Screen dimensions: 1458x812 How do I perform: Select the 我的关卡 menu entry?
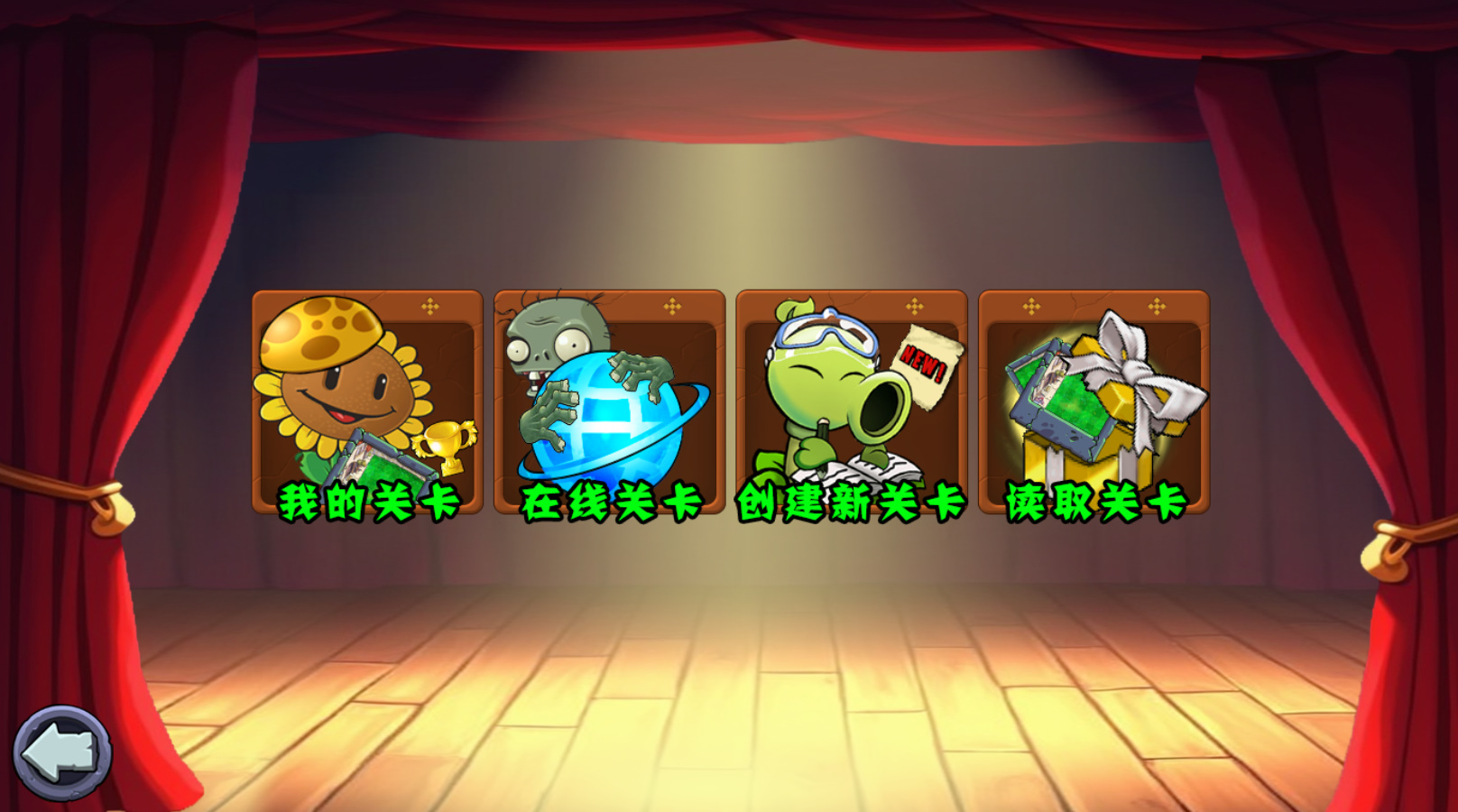[369, 497]
